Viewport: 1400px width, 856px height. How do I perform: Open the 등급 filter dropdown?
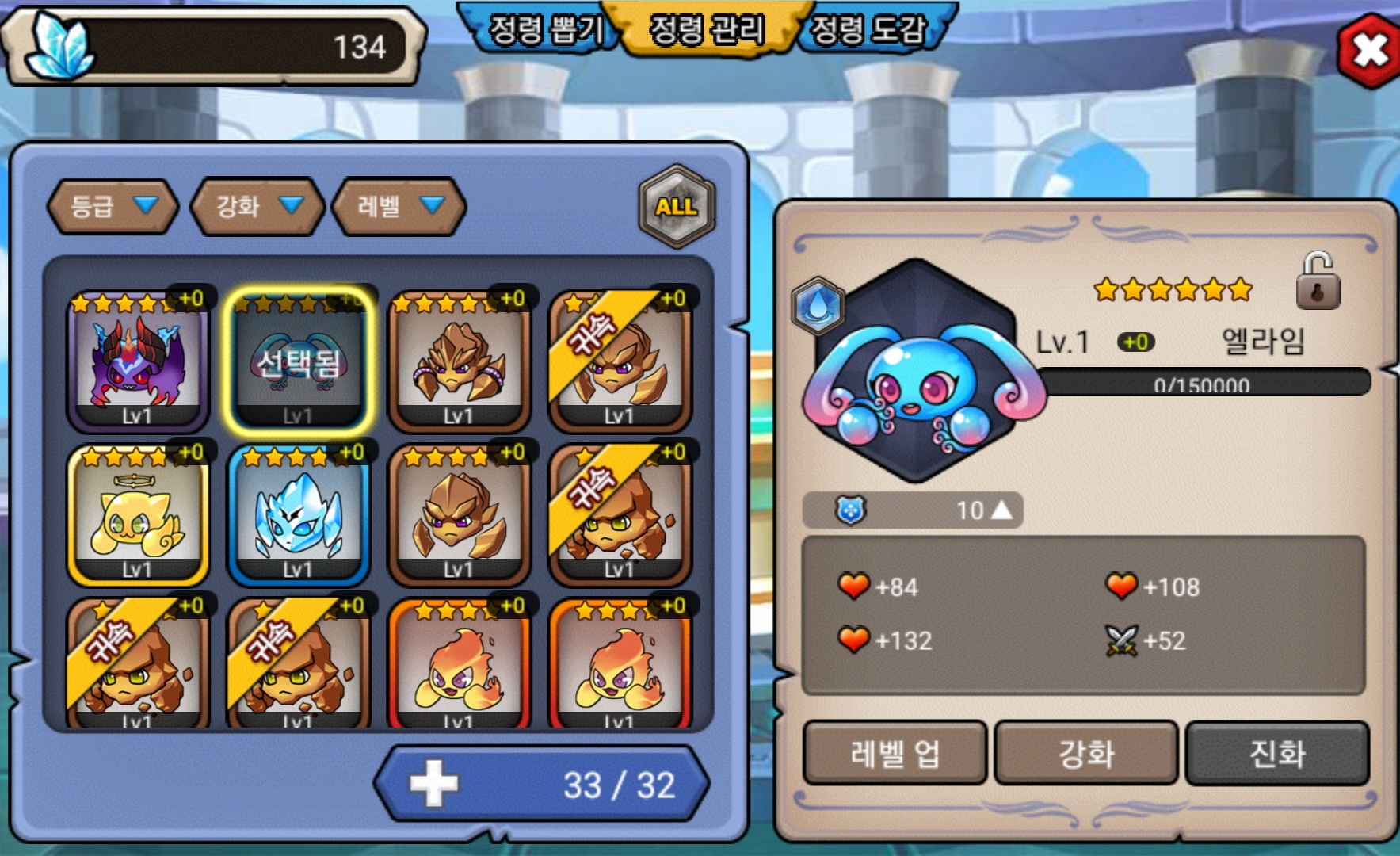coord(113,207)
